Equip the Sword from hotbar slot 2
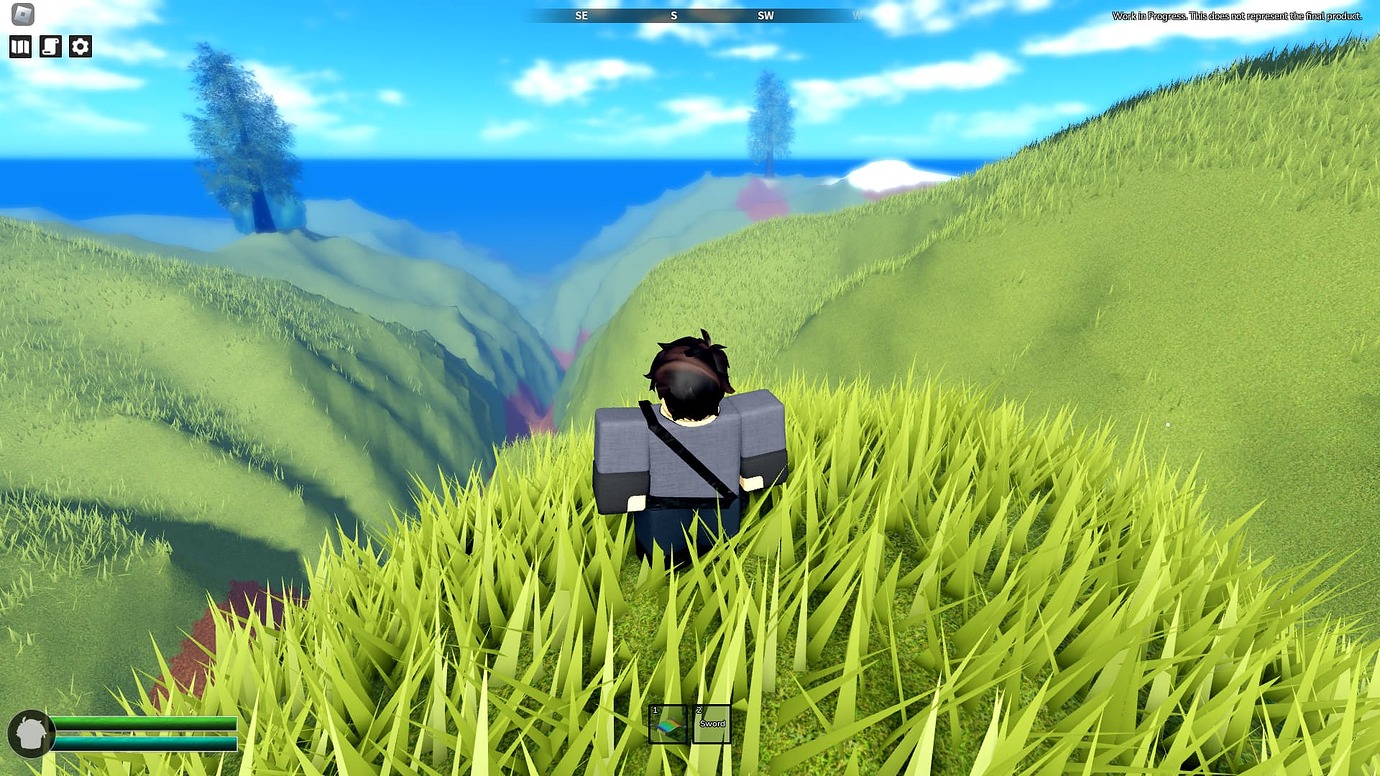 (x=712, y=721)
